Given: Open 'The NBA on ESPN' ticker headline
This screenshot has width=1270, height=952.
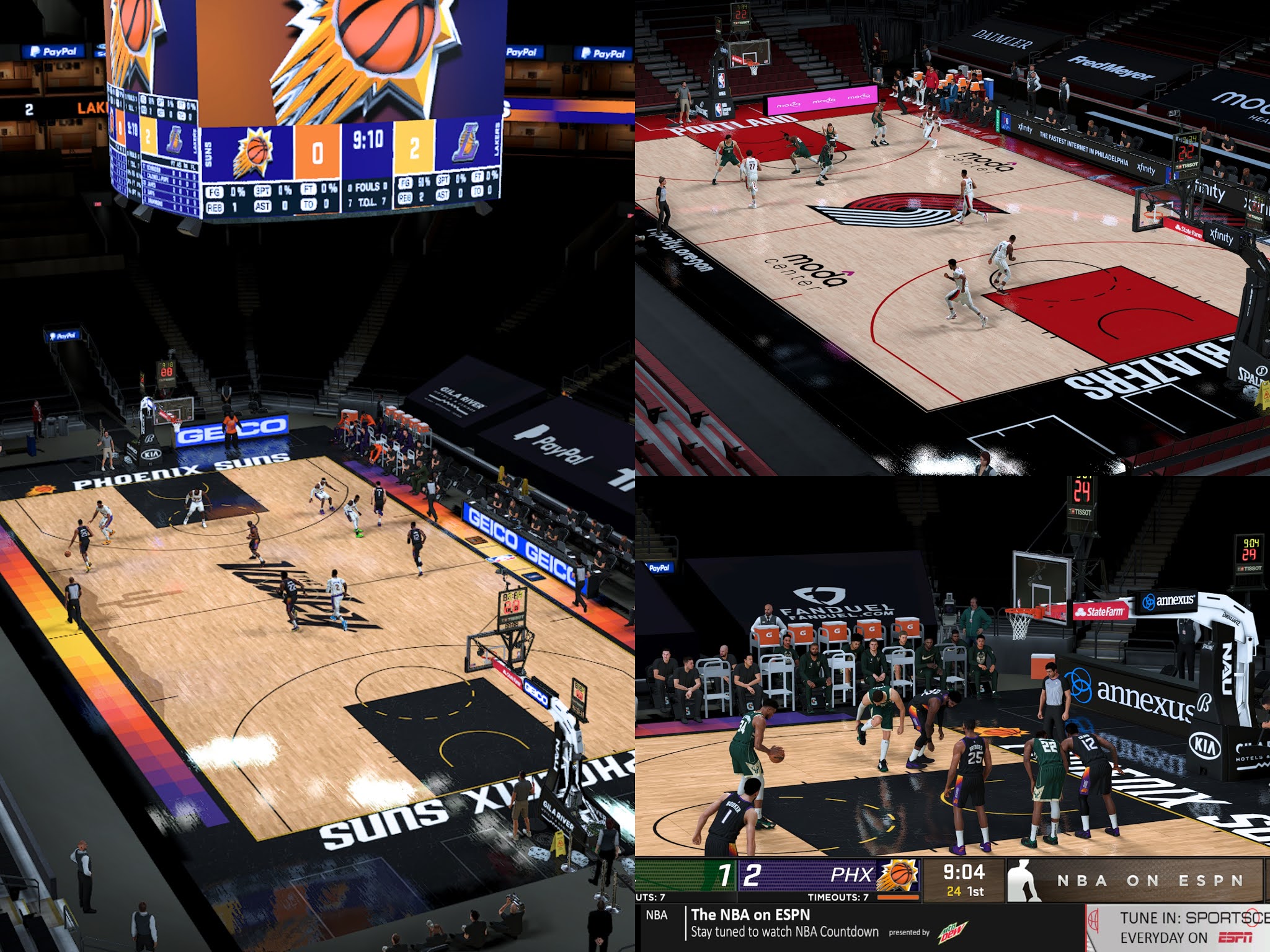Looking at the screenshot, I should 750,914.
